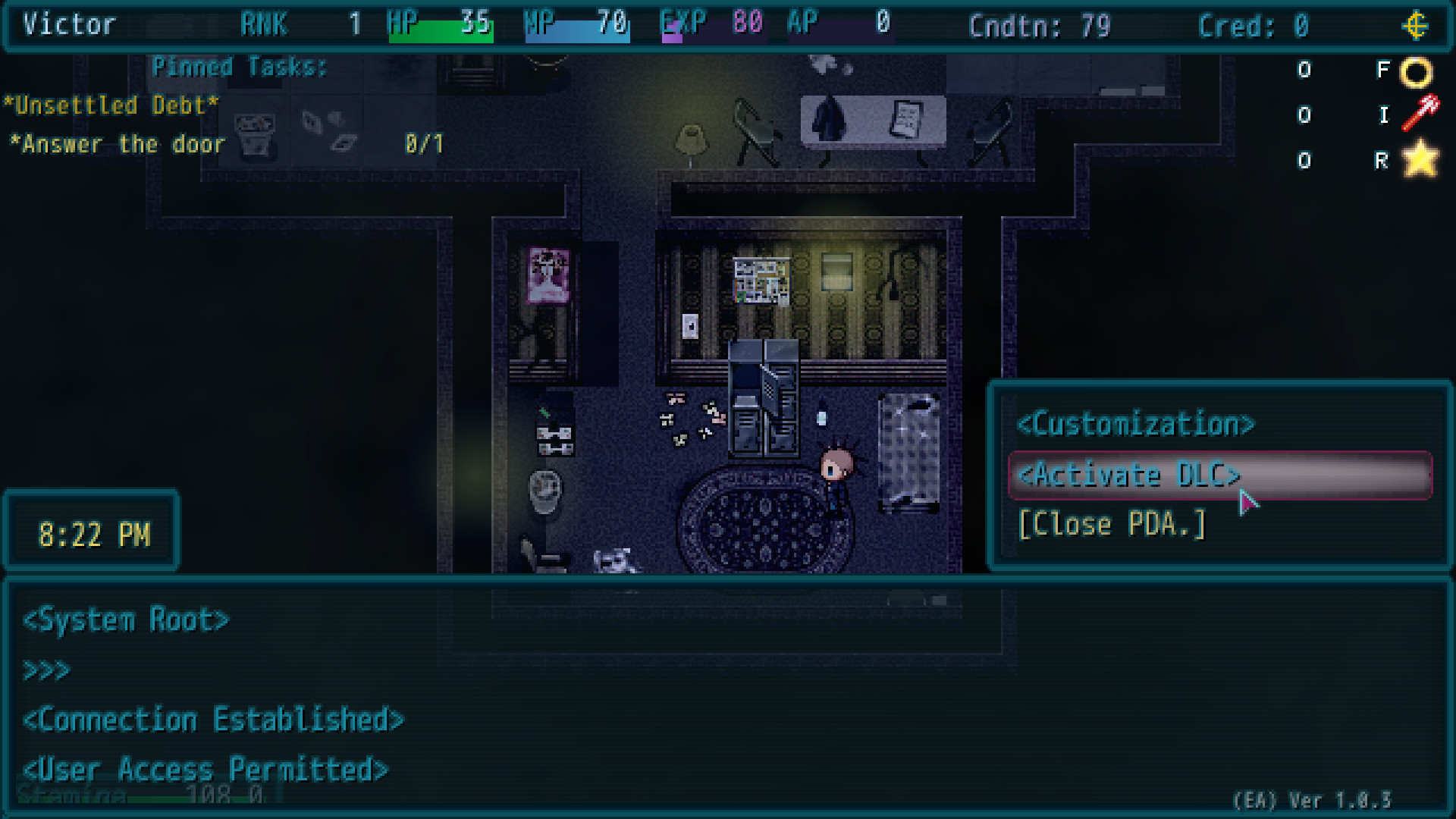This screenshot has width=1456, height=819.
Task: Click the green HP bar showing 35
Action: pos(442,30)
